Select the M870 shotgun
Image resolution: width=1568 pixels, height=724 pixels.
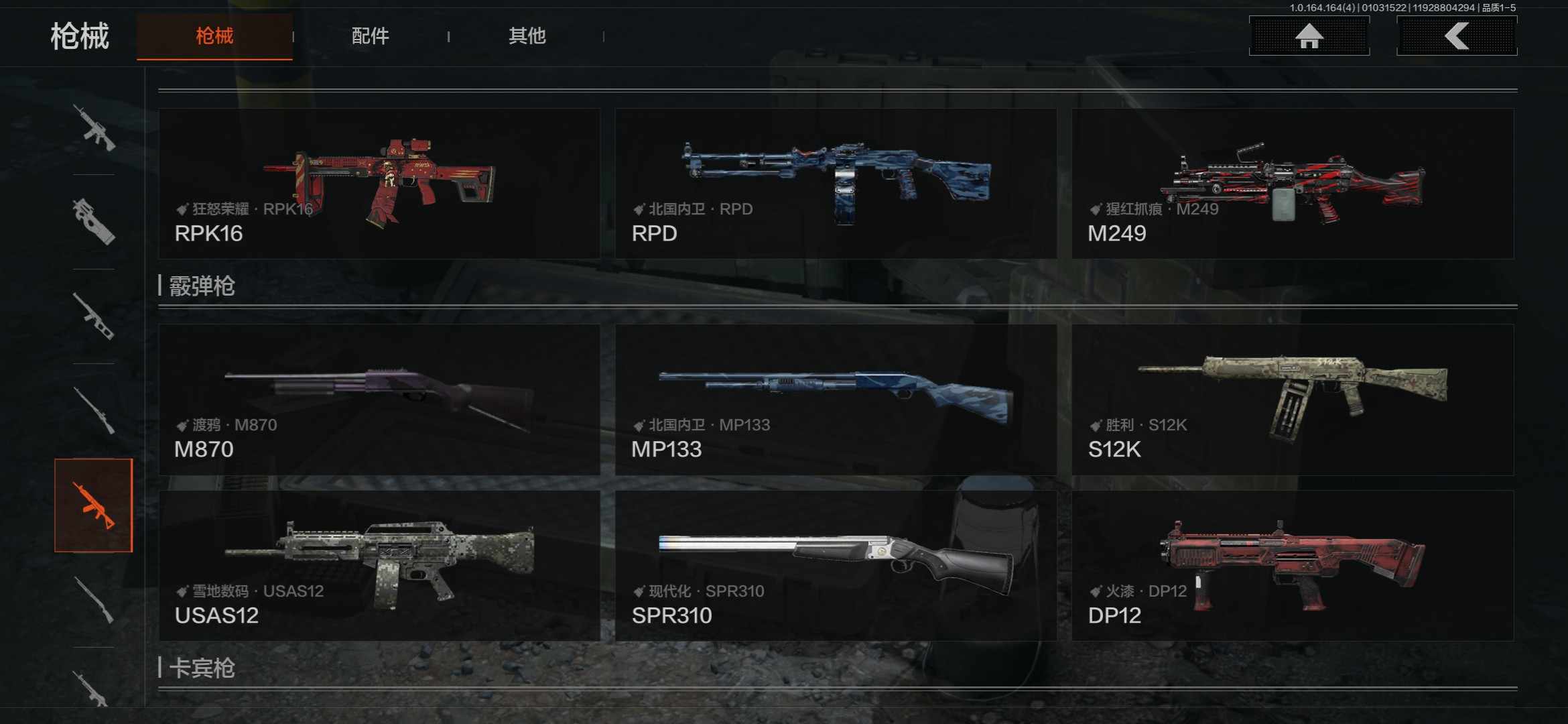(x=379, y=400)
